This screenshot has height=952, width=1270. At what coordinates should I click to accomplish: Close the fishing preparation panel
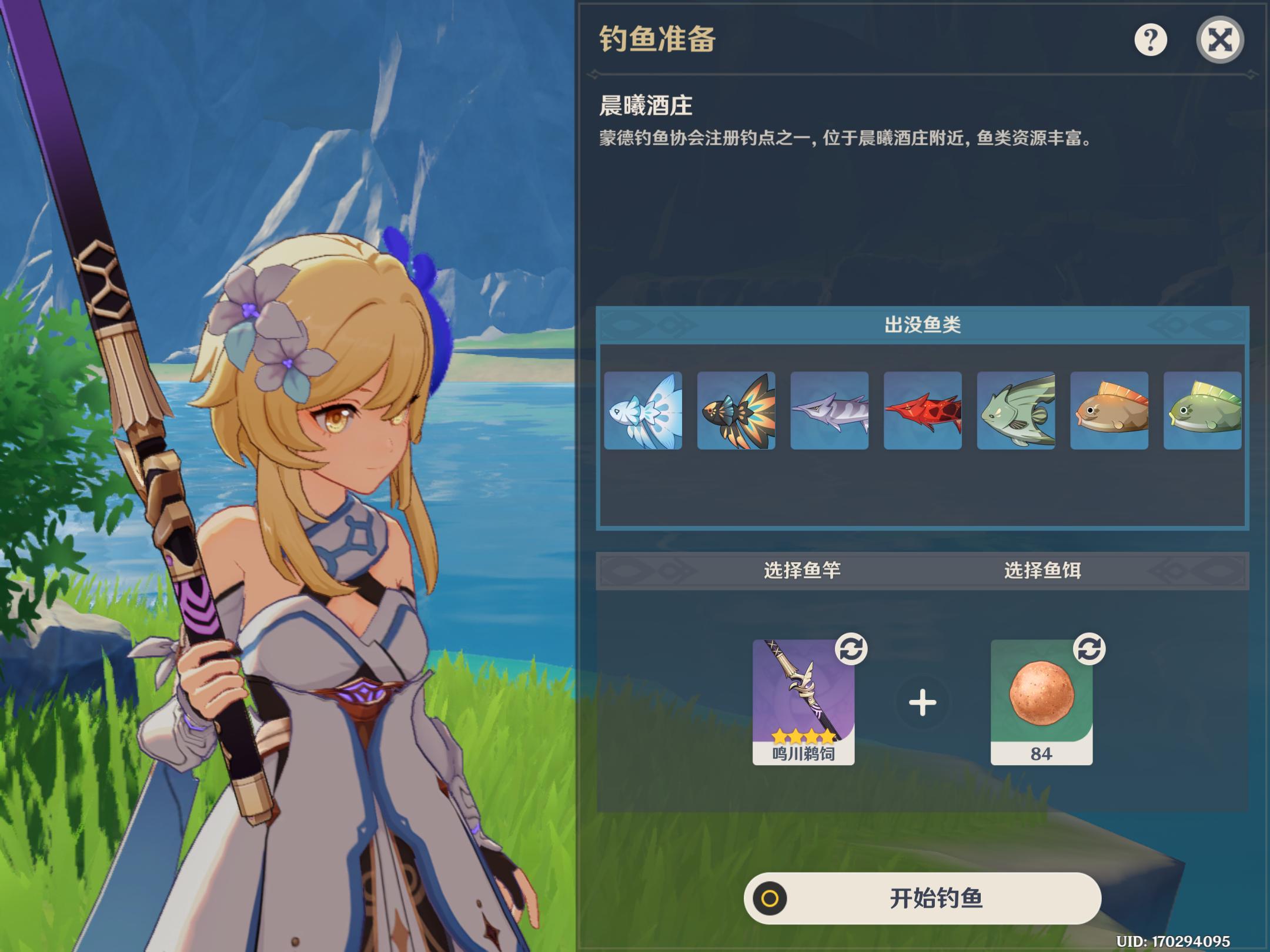[x=1219, y=40]
